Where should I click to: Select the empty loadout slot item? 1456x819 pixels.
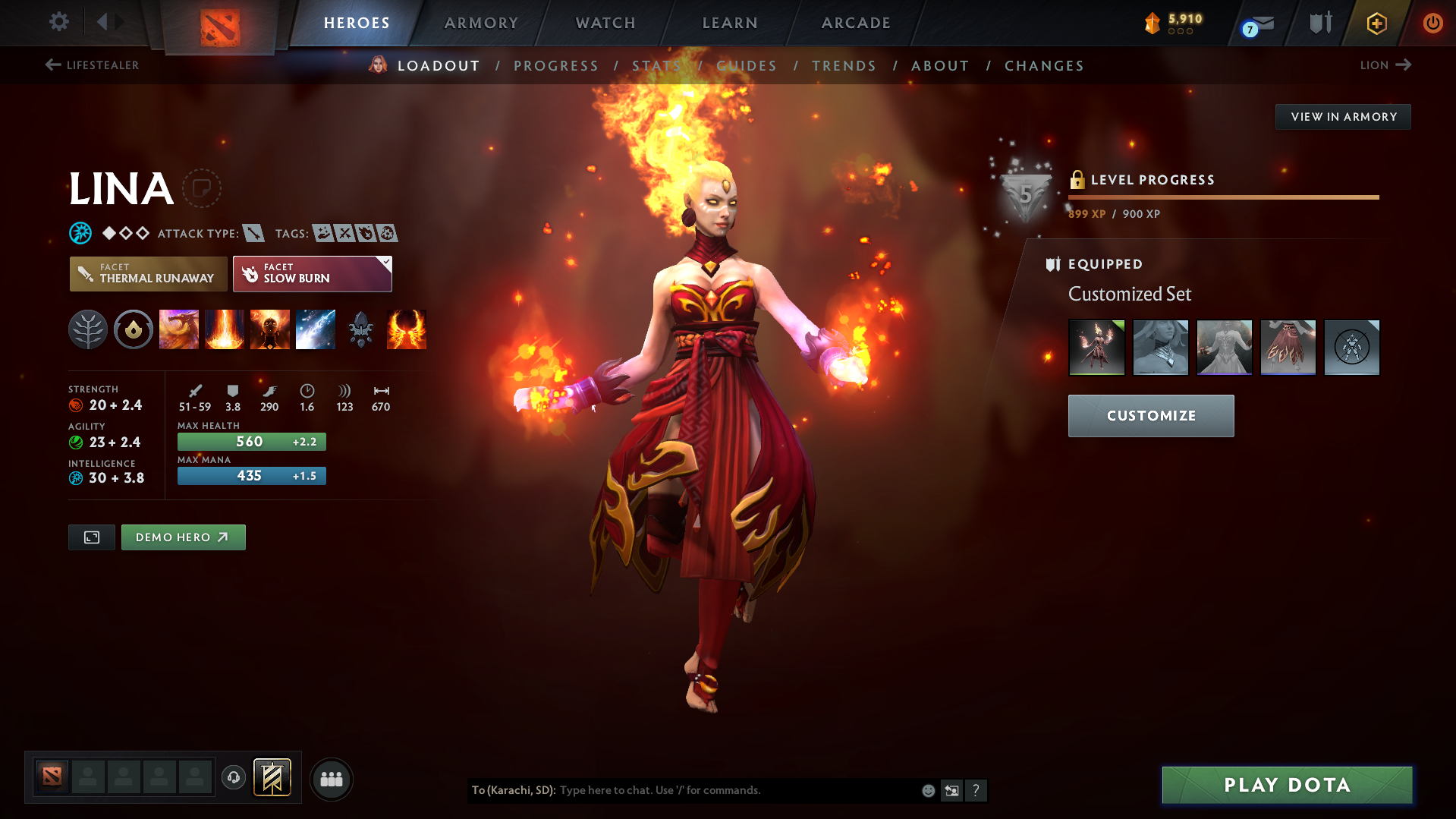coord(1351,347)
